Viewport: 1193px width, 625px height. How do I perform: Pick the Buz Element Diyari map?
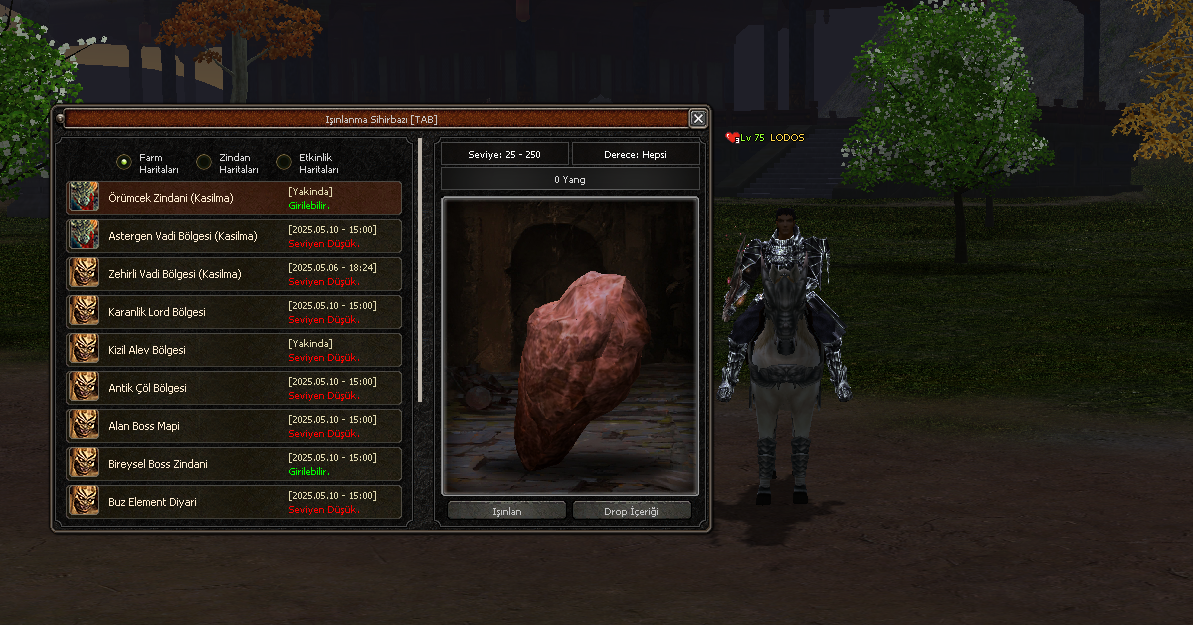click(x=234, y=502)
